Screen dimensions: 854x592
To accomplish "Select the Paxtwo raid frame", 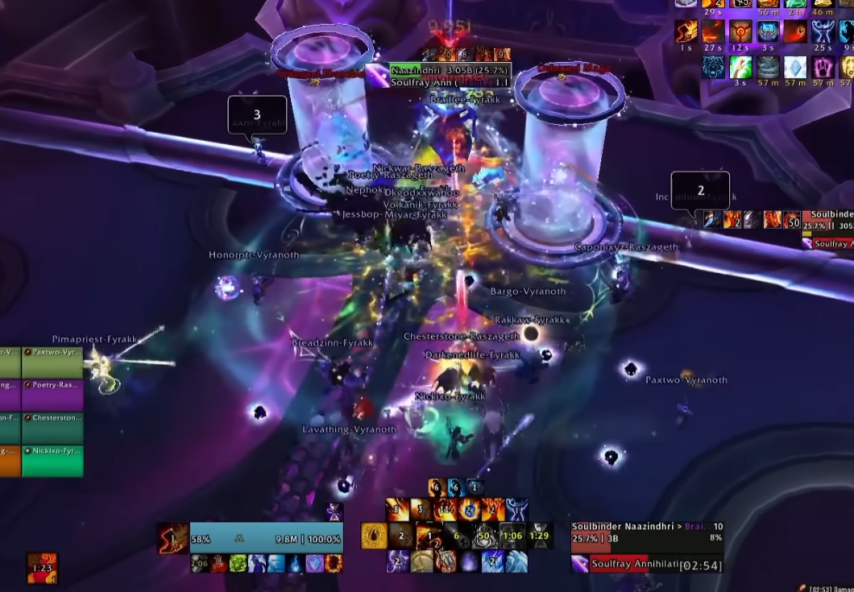I will 41,355.
